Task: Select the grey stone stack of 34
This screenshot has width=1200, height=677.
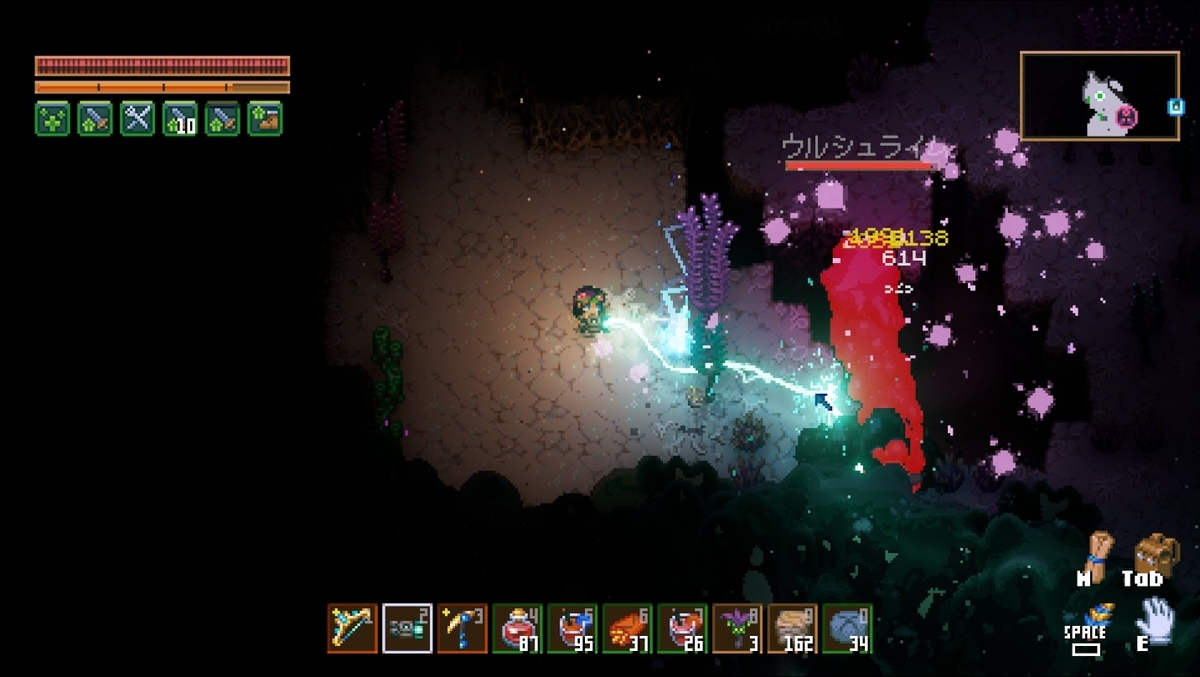Action: pyautogui.click(x=847, y=628)
